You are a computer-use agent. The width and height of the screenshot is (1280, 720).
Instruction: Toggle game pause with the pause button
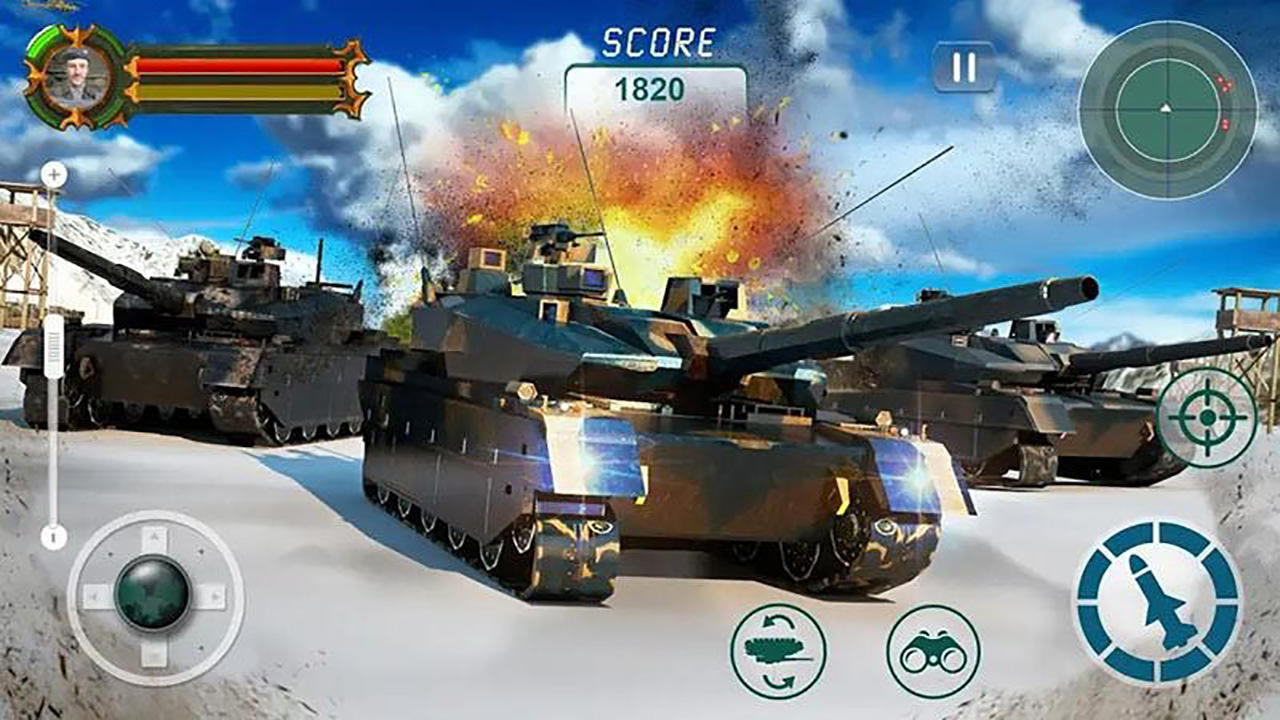[962, 65]
